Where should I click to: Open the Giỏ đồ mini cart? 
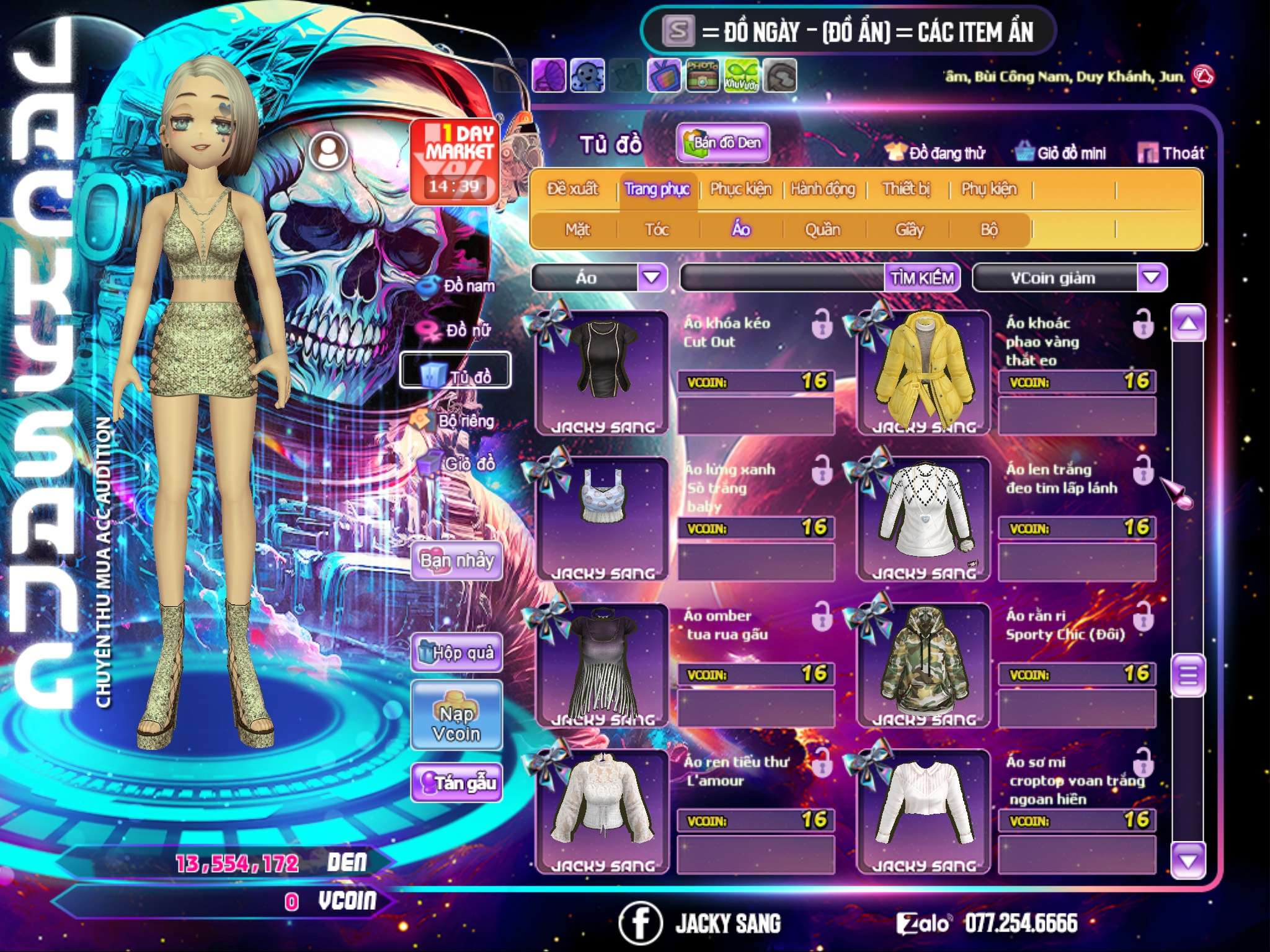point(1061,153)
